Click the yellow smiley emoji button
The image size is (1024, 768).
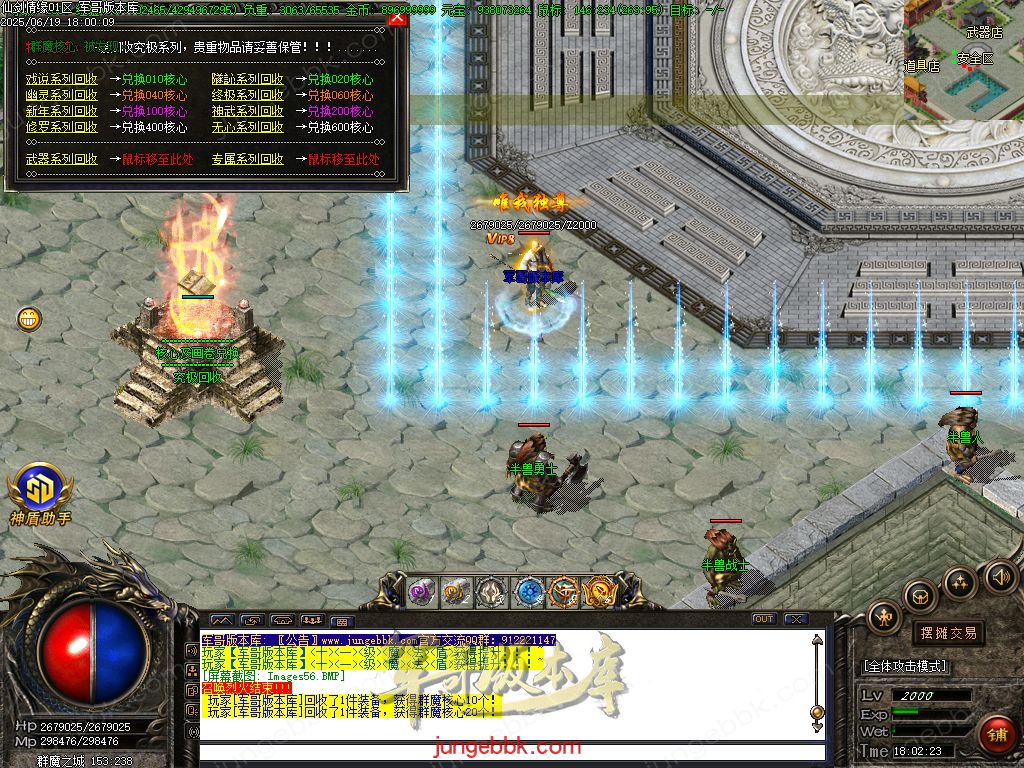point(29,319)
